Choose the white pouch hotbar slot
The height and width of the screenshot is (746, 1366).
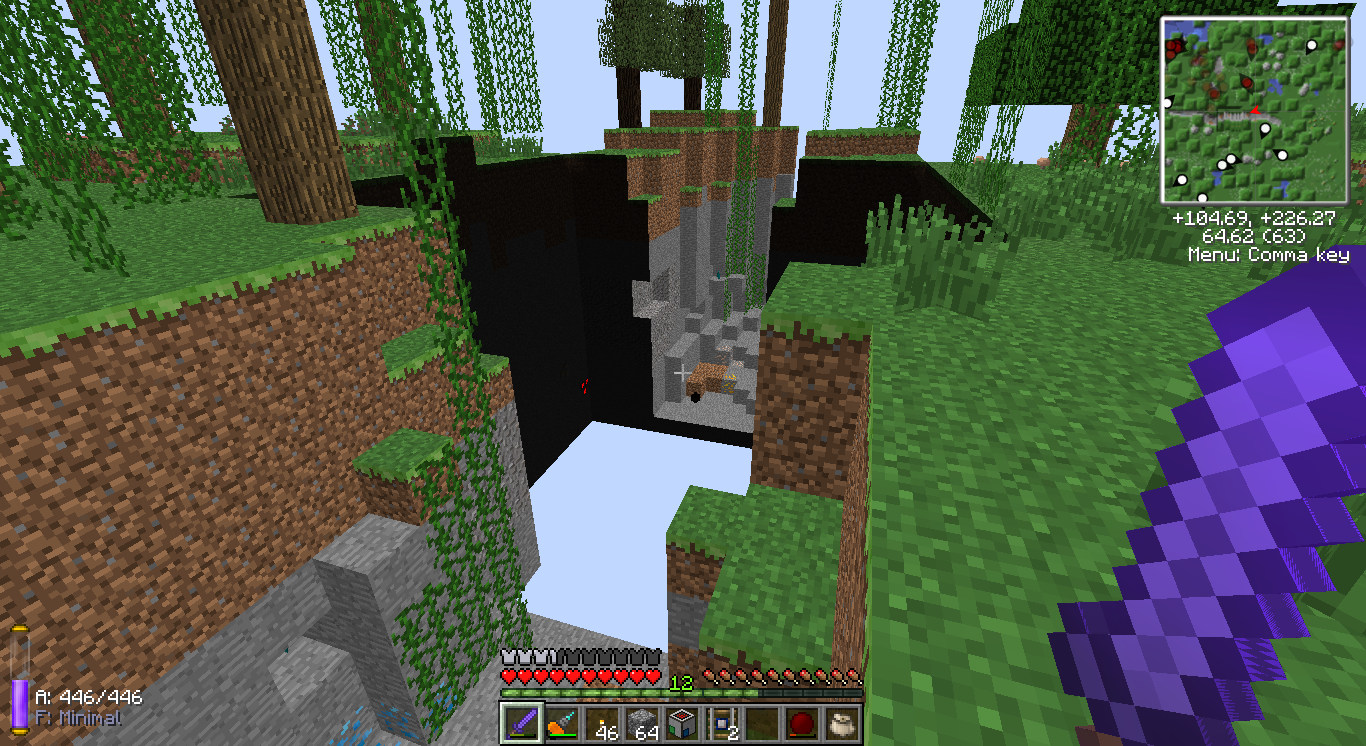pos(841,723)
